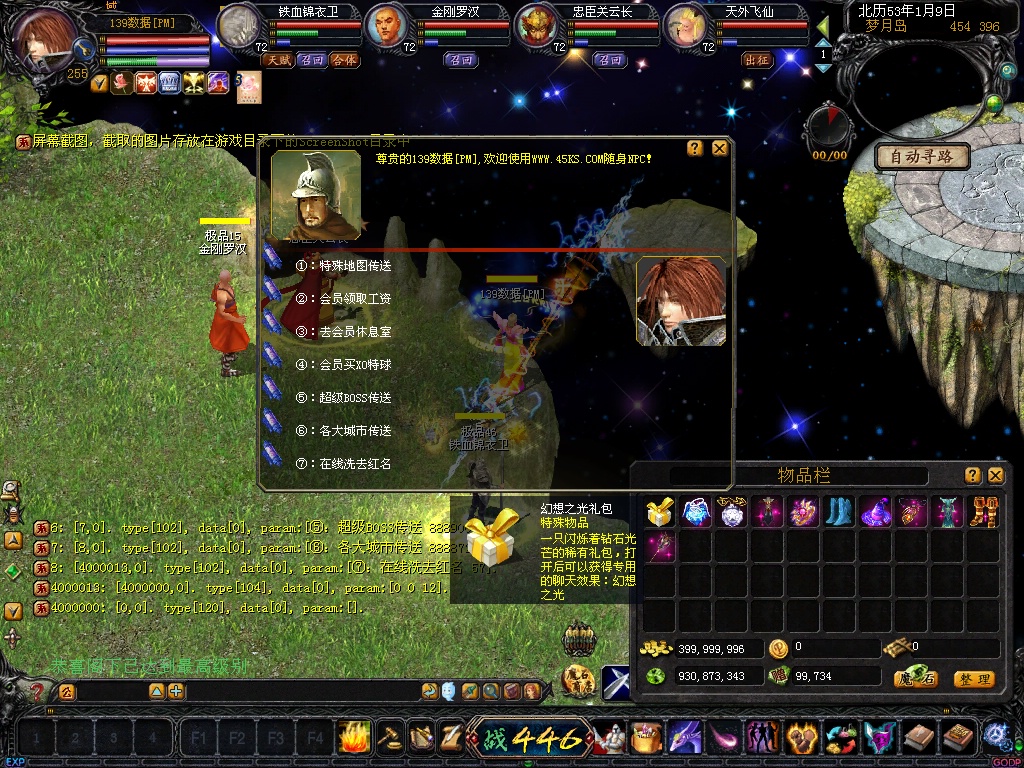Image resolution: width=1024 pixels, height=768 pixels.
Task: Choose option 1 特殊地图传送
Action: pos(354,266)
